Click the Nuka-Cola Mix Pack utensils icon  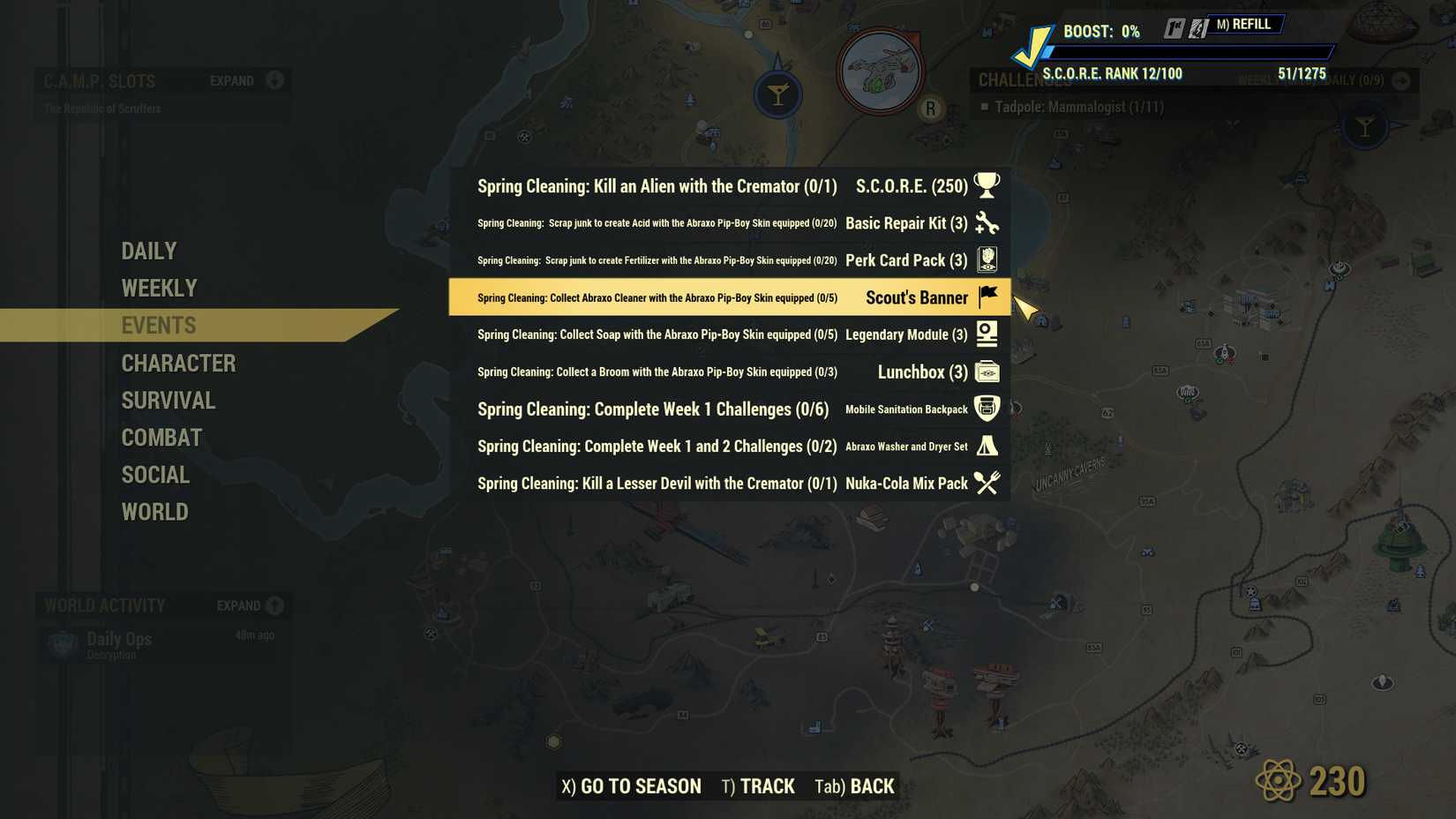click(986, 483)
